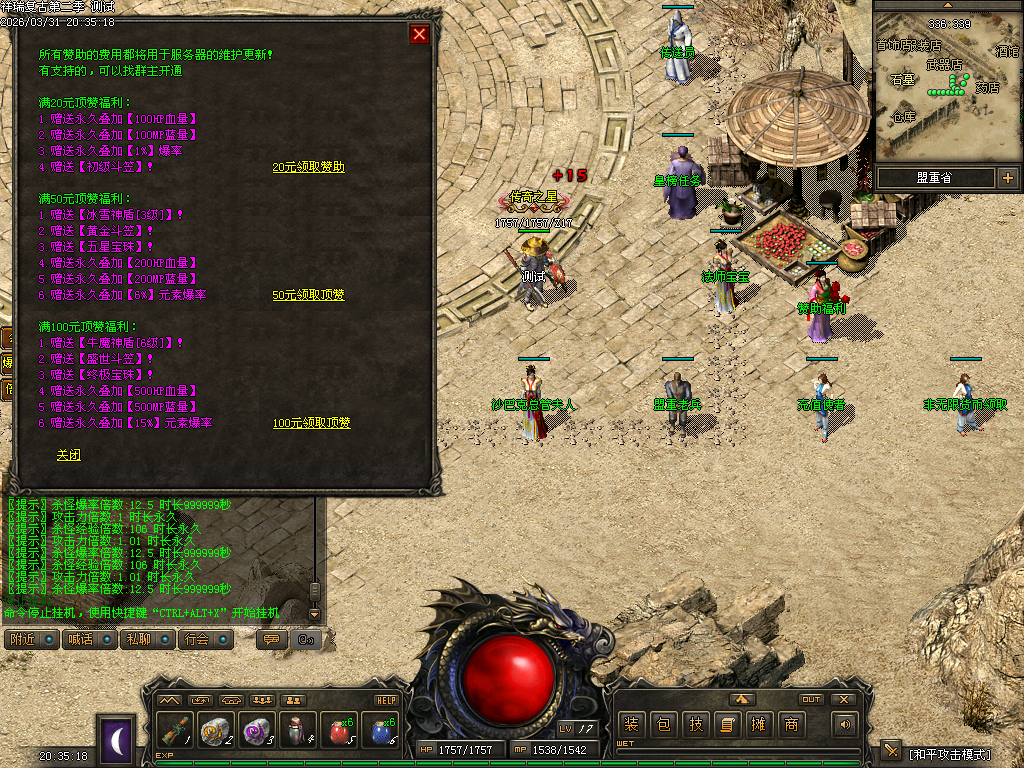Open the 技 skills panel
This screenshot has height=768, width=1024.
(x=695, y=725)
